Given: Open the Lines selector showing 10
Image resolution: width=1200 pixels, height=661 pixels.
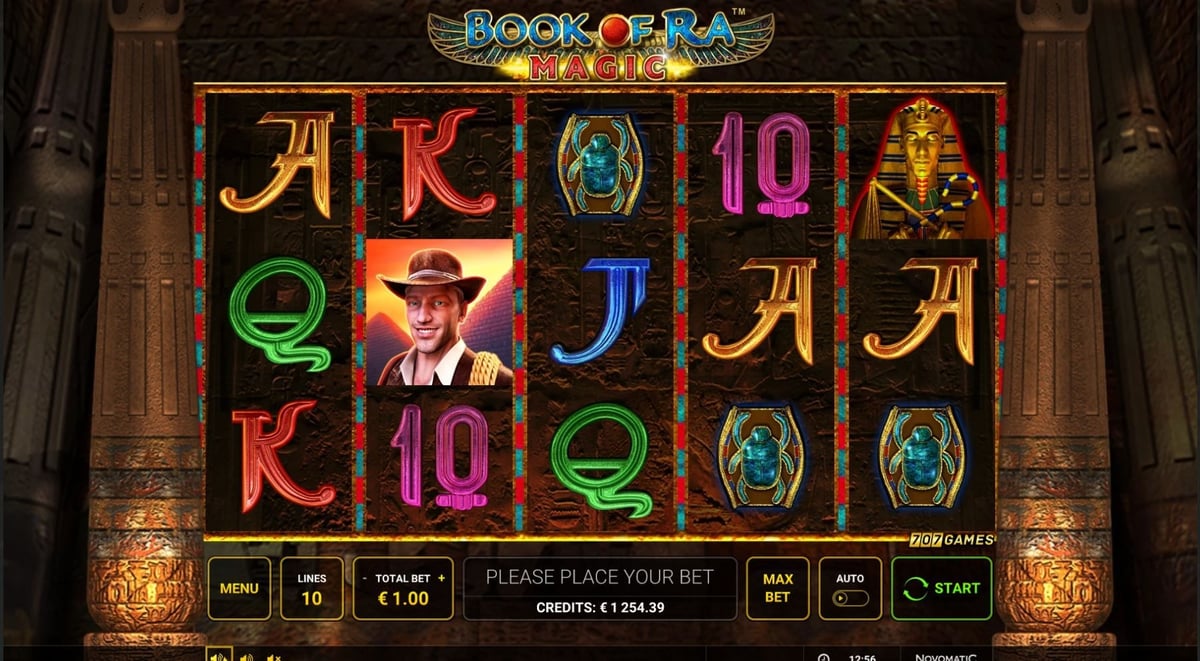Looking at the screenshot, I should 311,588.
